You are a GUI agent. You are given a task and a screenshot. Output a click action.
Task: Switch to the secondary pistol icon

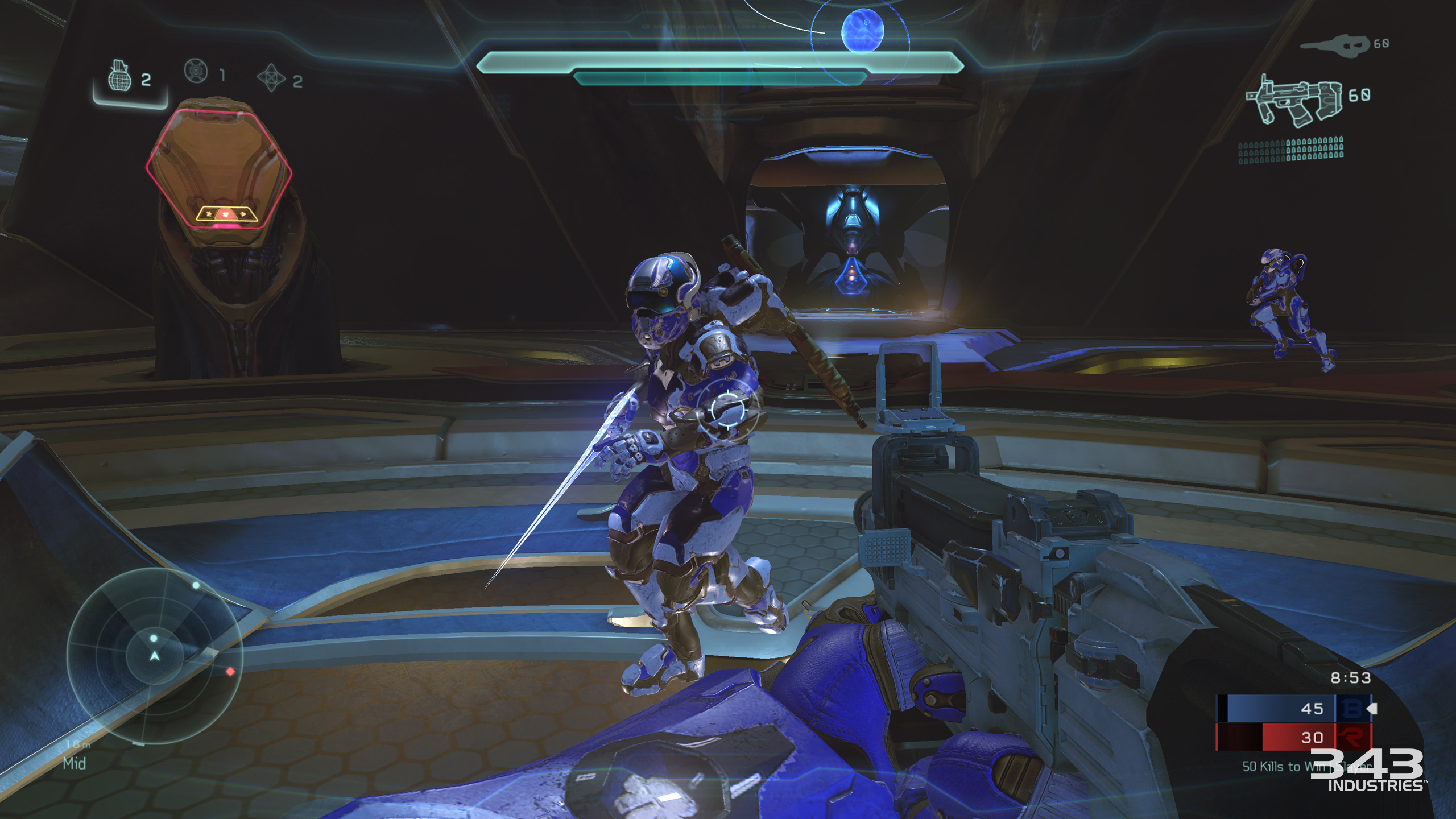coord(1334,45)
